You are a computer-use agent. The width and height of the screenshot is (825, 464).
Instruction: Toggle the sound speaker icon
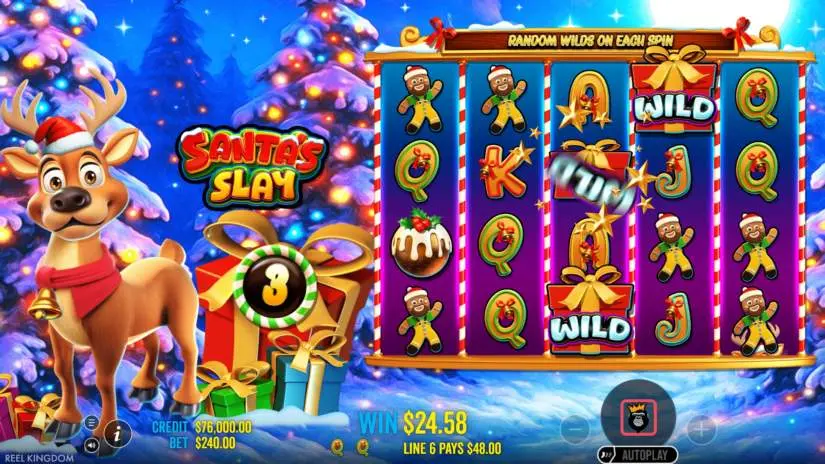(91, 443)
